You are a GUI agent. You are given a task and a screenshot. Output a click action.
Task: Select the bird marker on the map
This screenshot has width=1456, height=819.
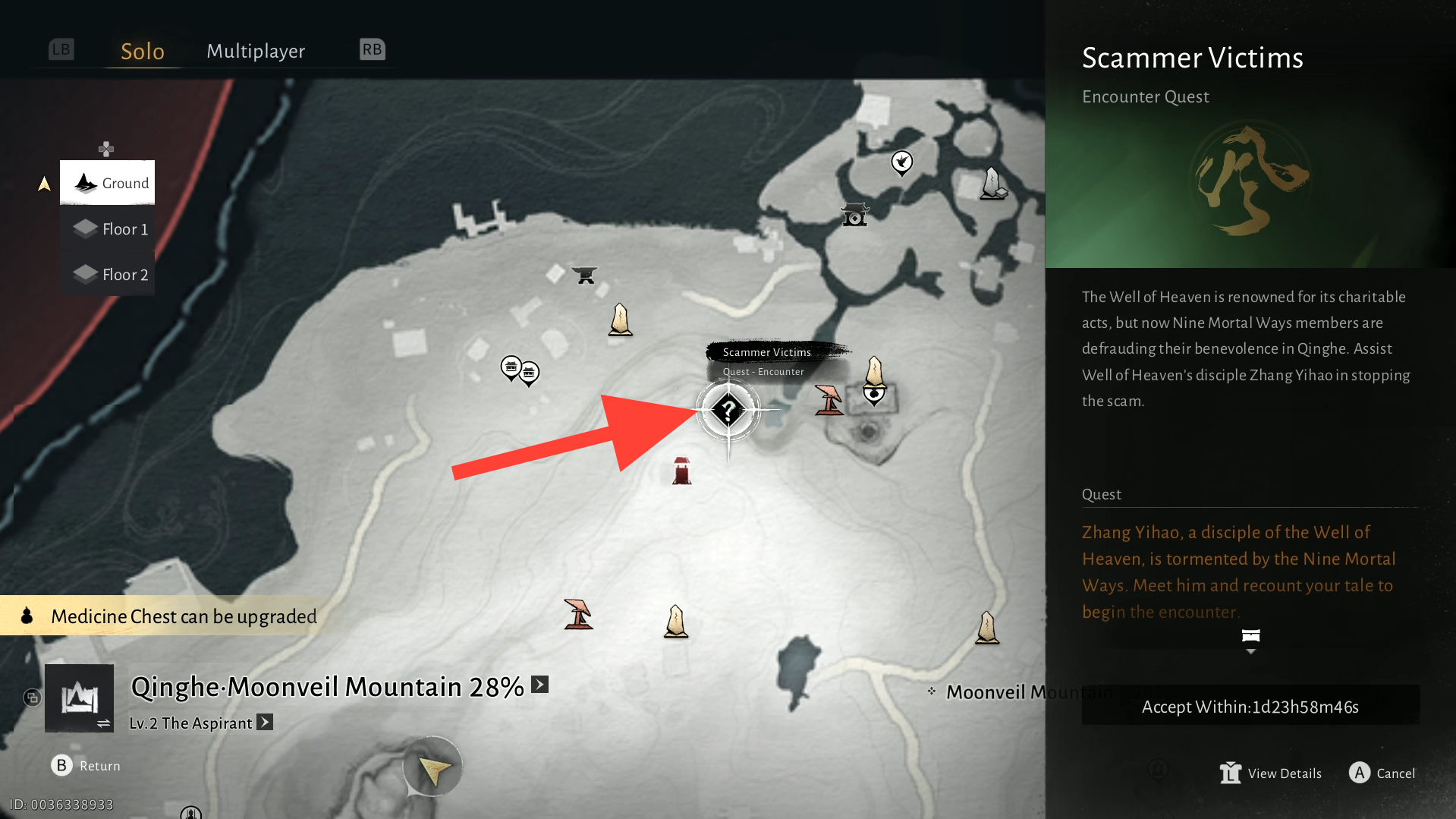(901, 162)
